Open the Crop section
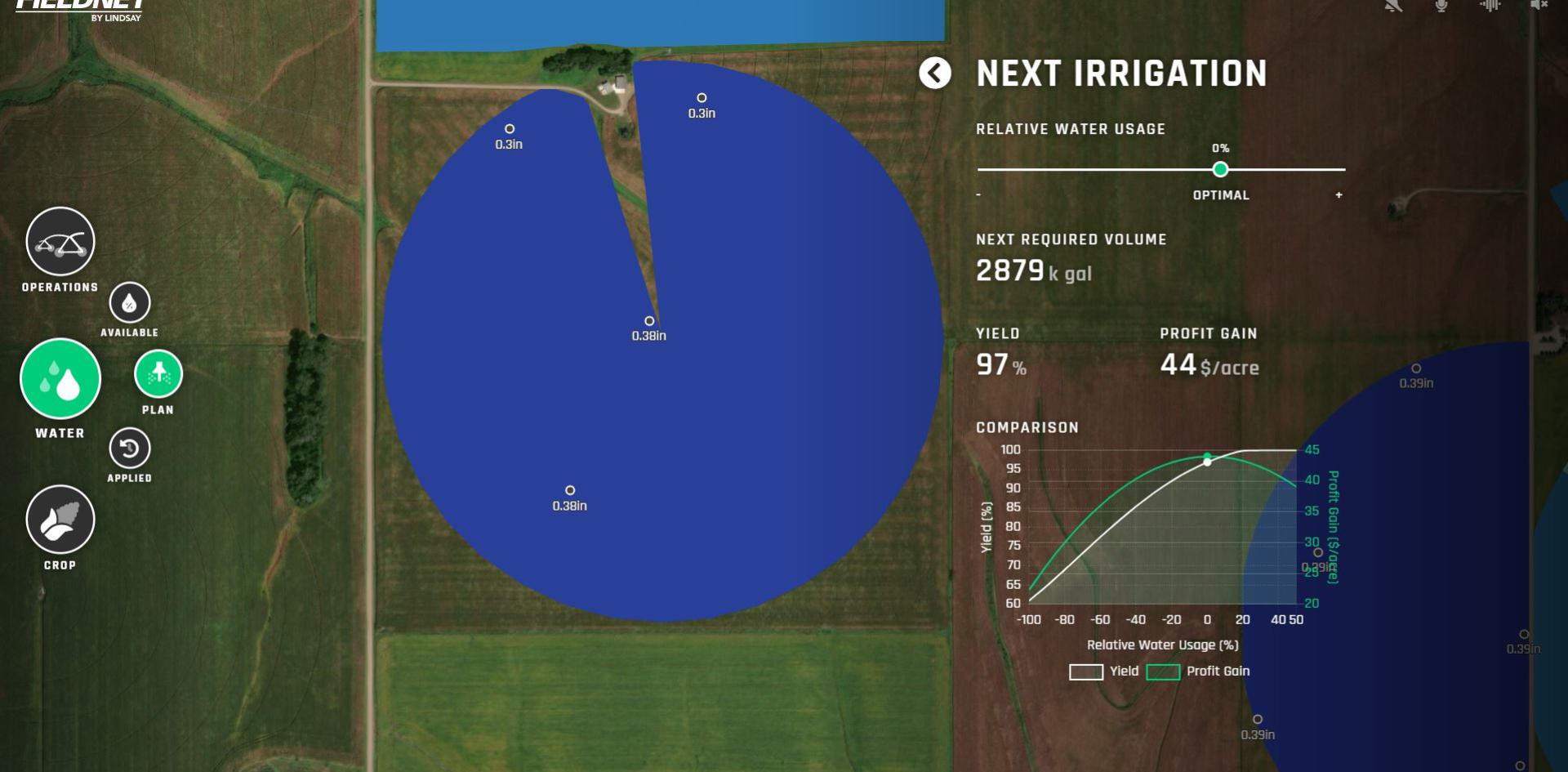This screenshot has height=772, width=1568. (x=60, y=520)
